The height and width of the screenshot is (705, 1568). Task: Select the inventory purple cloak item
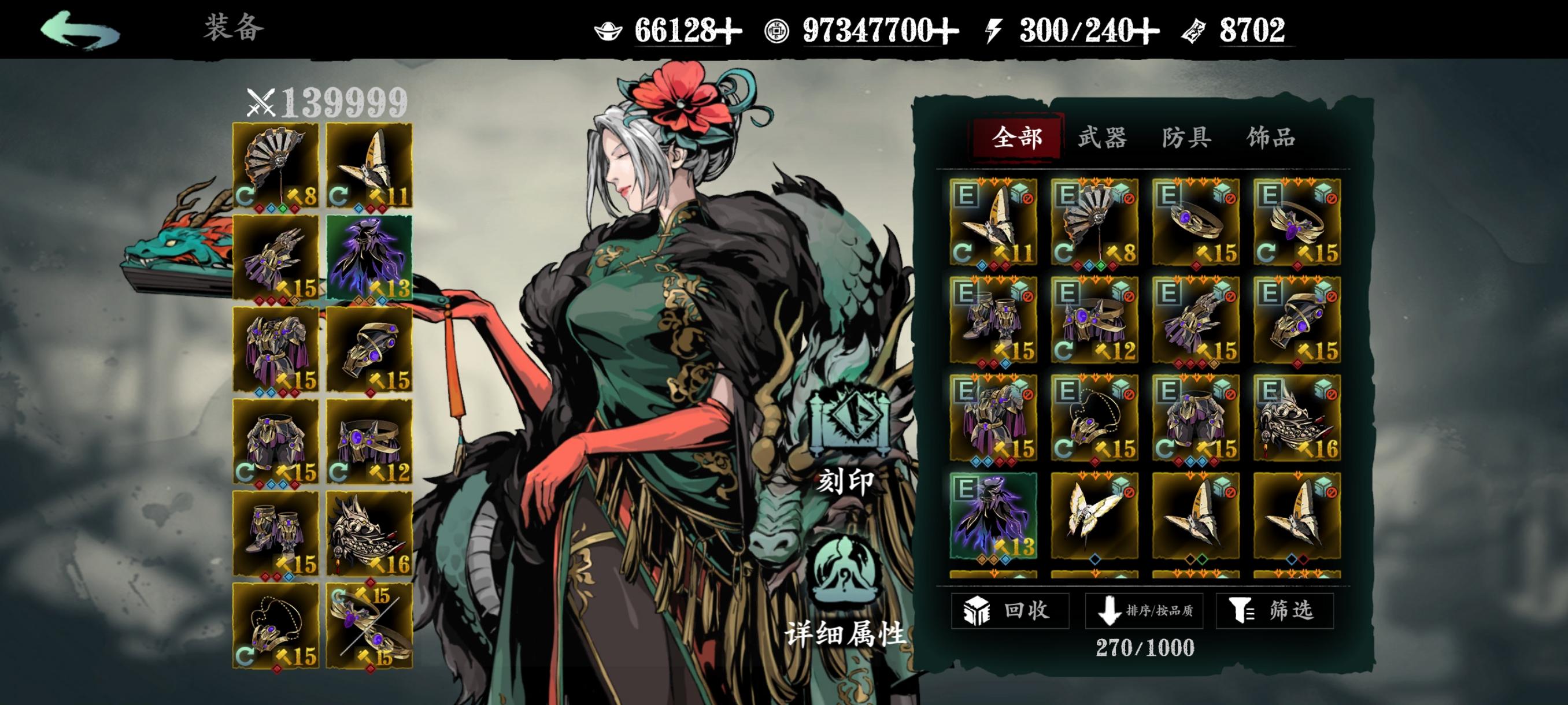click(993, 516)
